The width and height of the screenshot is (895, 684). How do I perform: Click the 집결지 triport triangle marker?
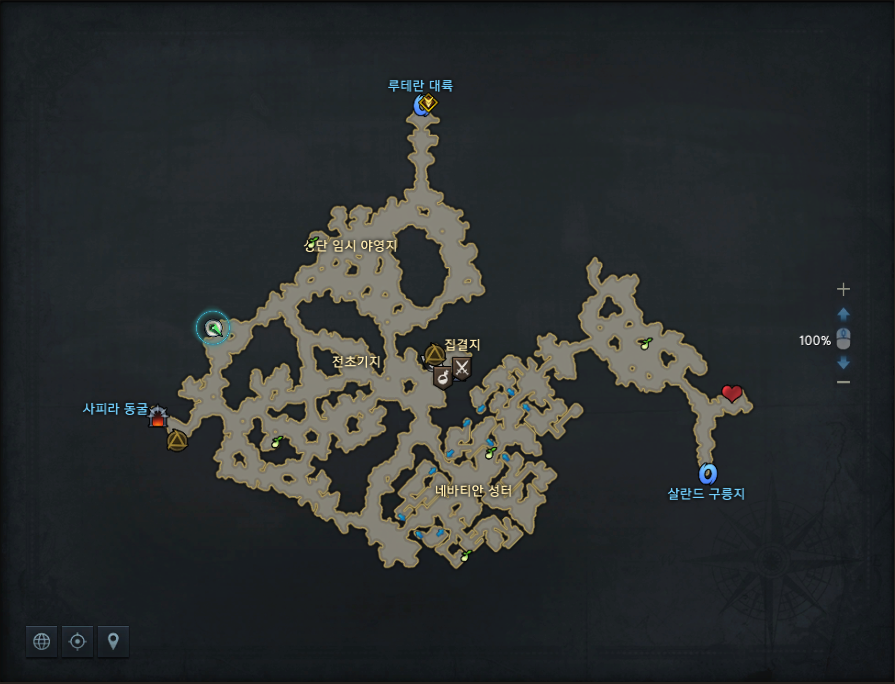(x=434, y=354)
